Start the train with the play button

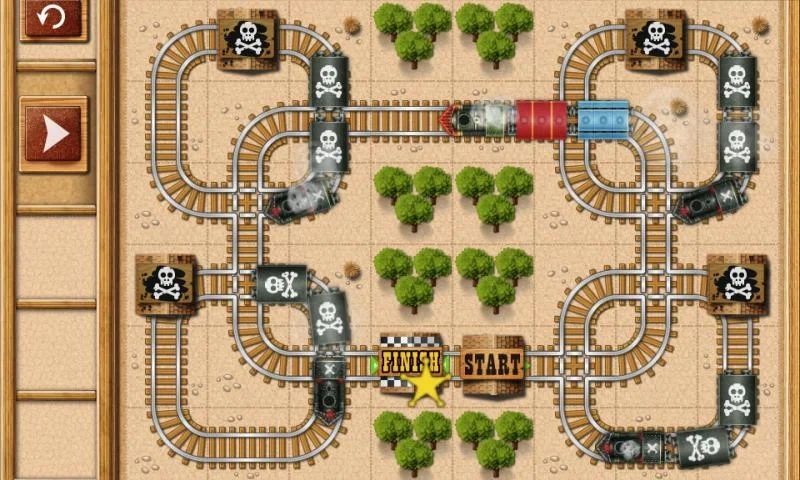pyautogui.click(x=53, y=135)
